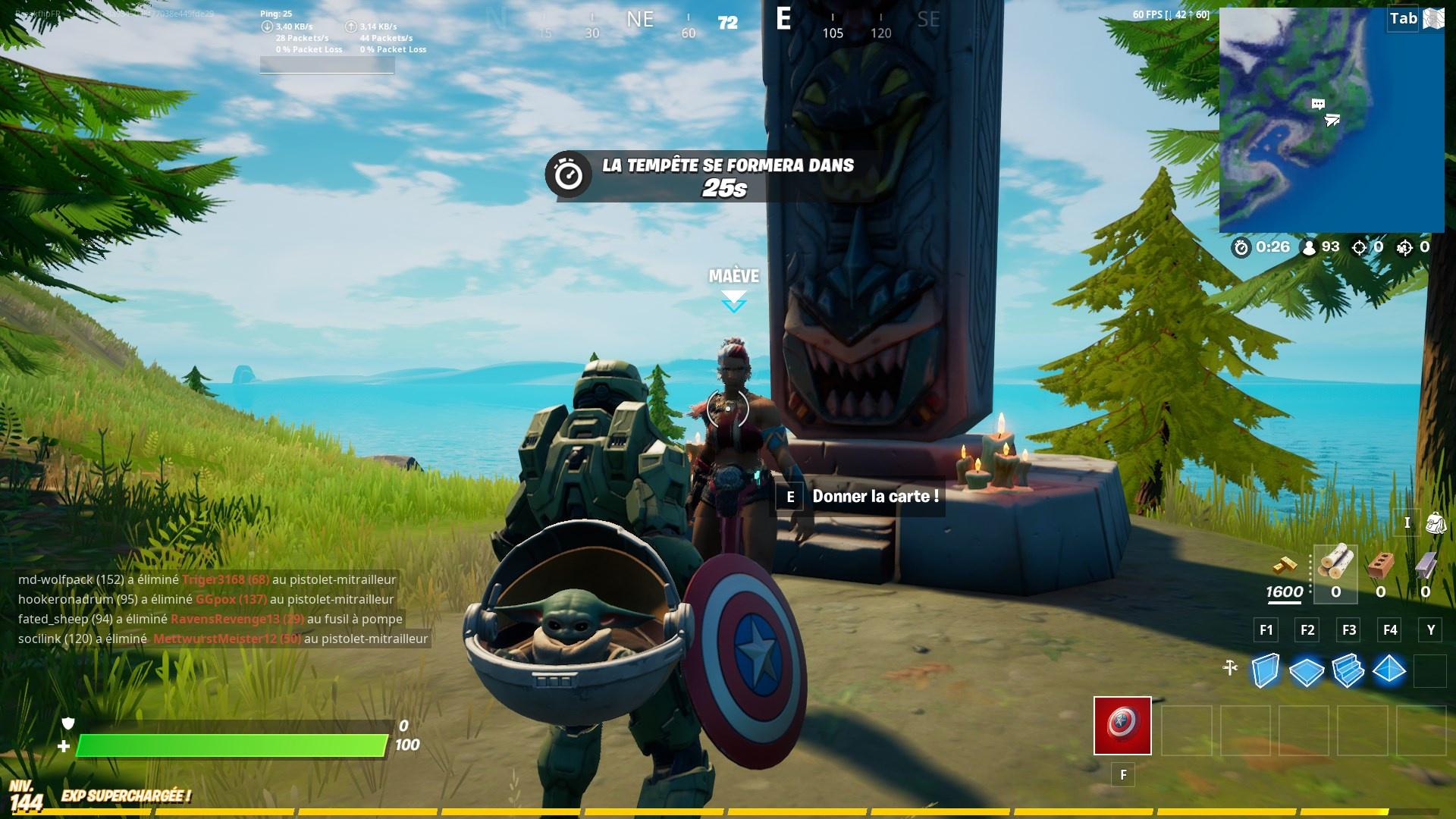Select the highlighted wood resource slot
1456x819 pixels.
click(x=1337, y=574)
